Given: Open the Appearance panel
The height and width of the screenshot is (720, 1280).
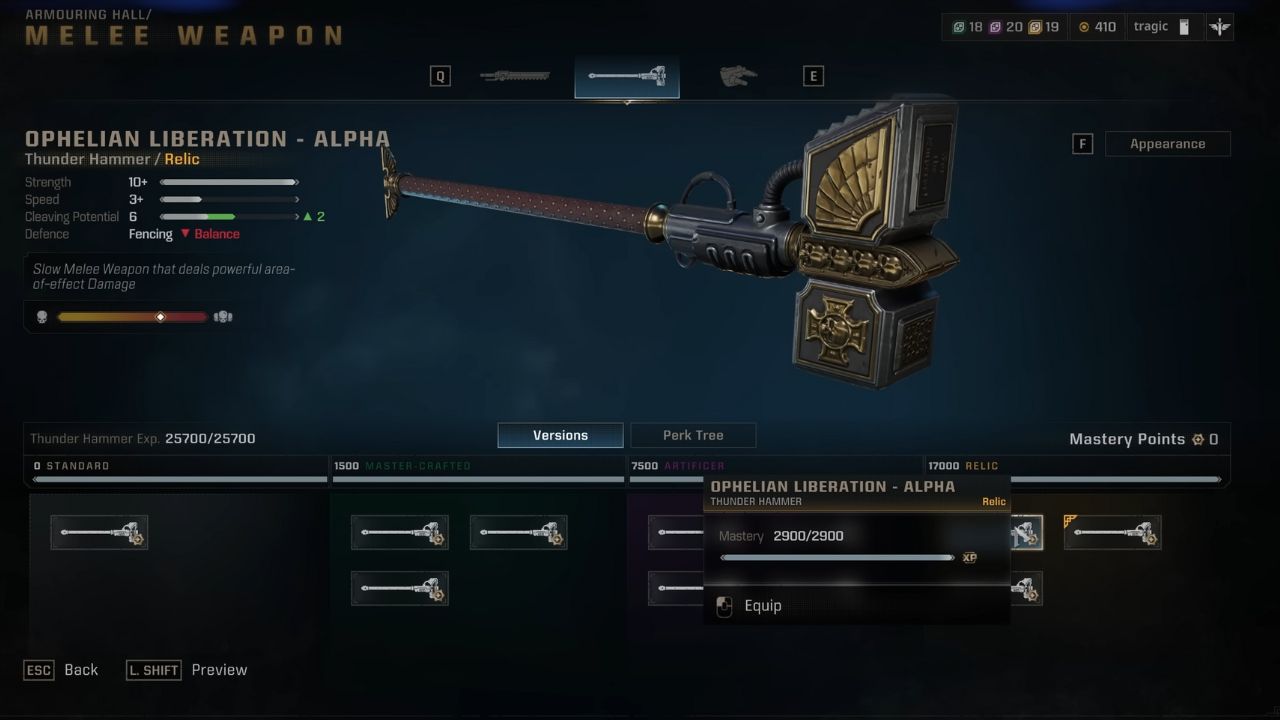Looking at the screenshot, I should point(1167,143).
